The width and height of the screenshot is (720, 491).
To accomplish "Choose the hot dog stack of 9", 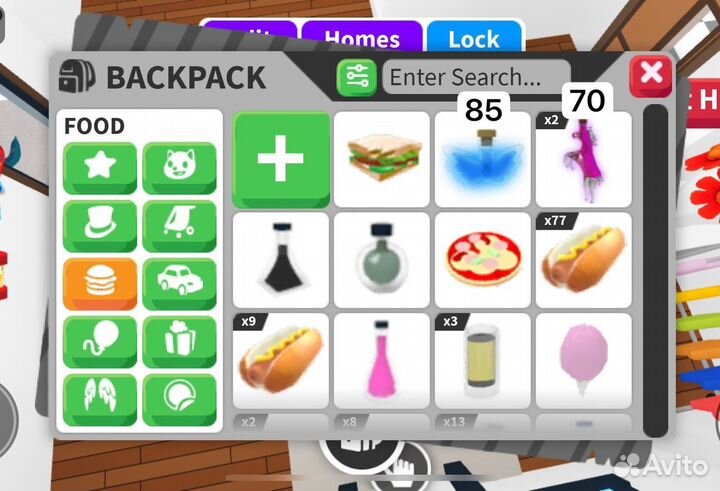I will 281,360.
